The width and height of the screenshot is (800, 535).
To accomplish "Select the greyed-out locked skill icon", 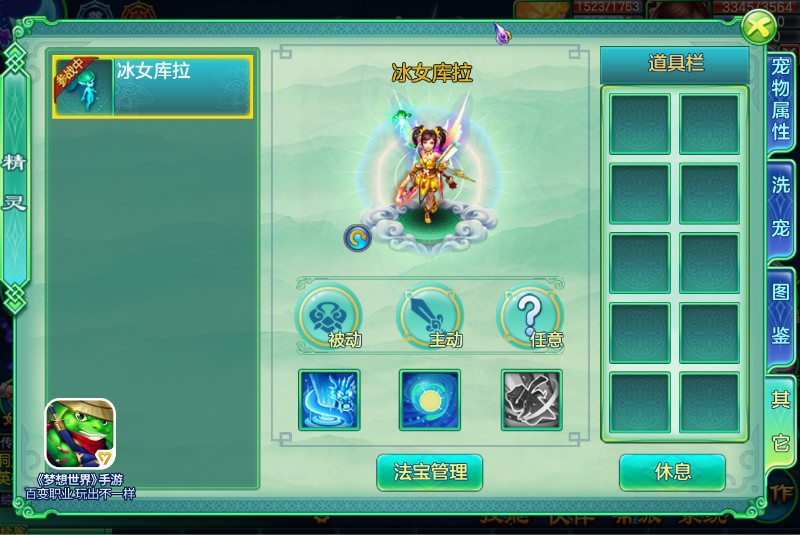I will tap(531, 399).
